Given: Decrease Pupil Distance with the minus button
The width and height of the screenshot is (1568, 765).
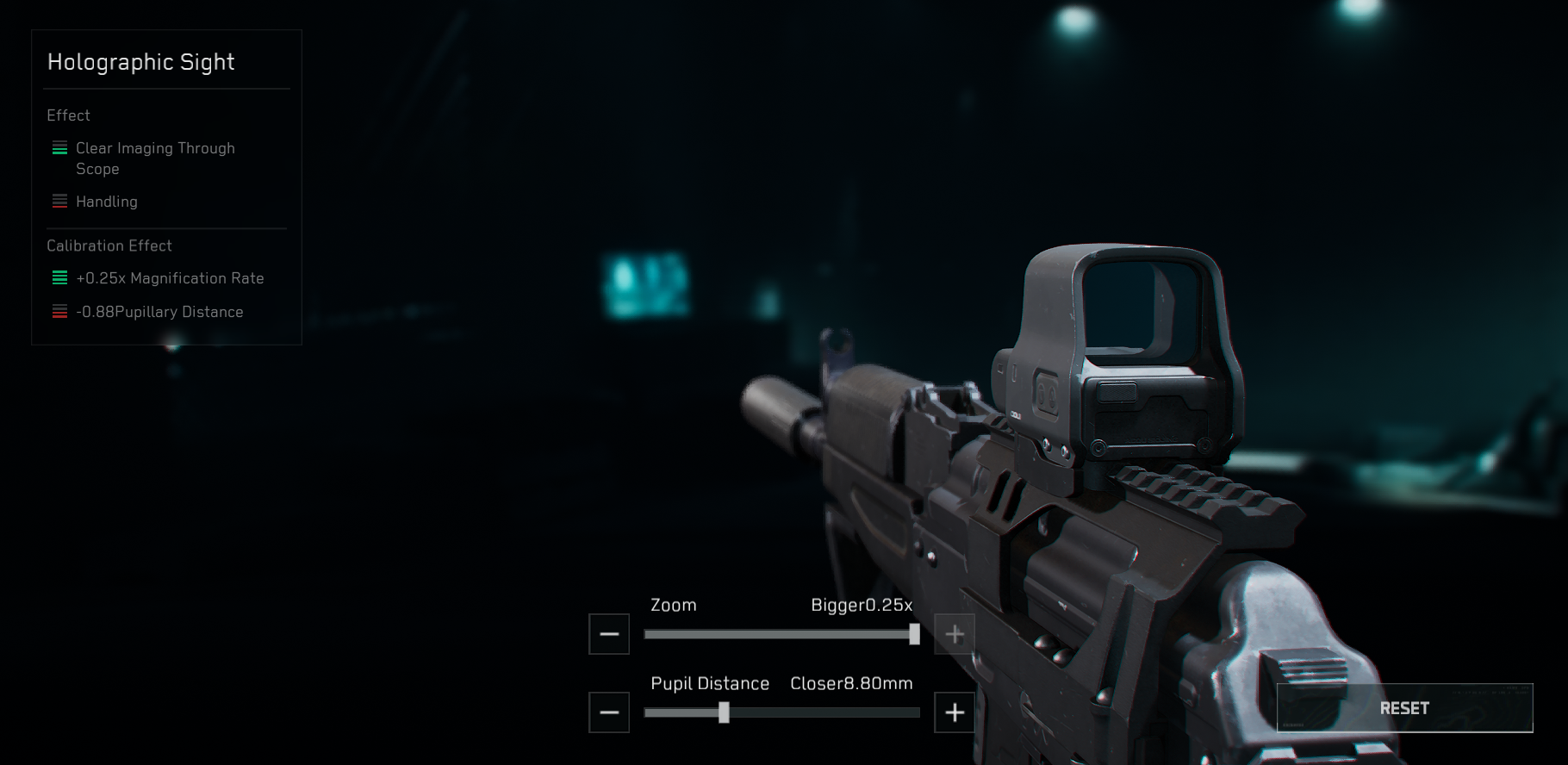Looking at the screenshot, I should coord(609,712).
